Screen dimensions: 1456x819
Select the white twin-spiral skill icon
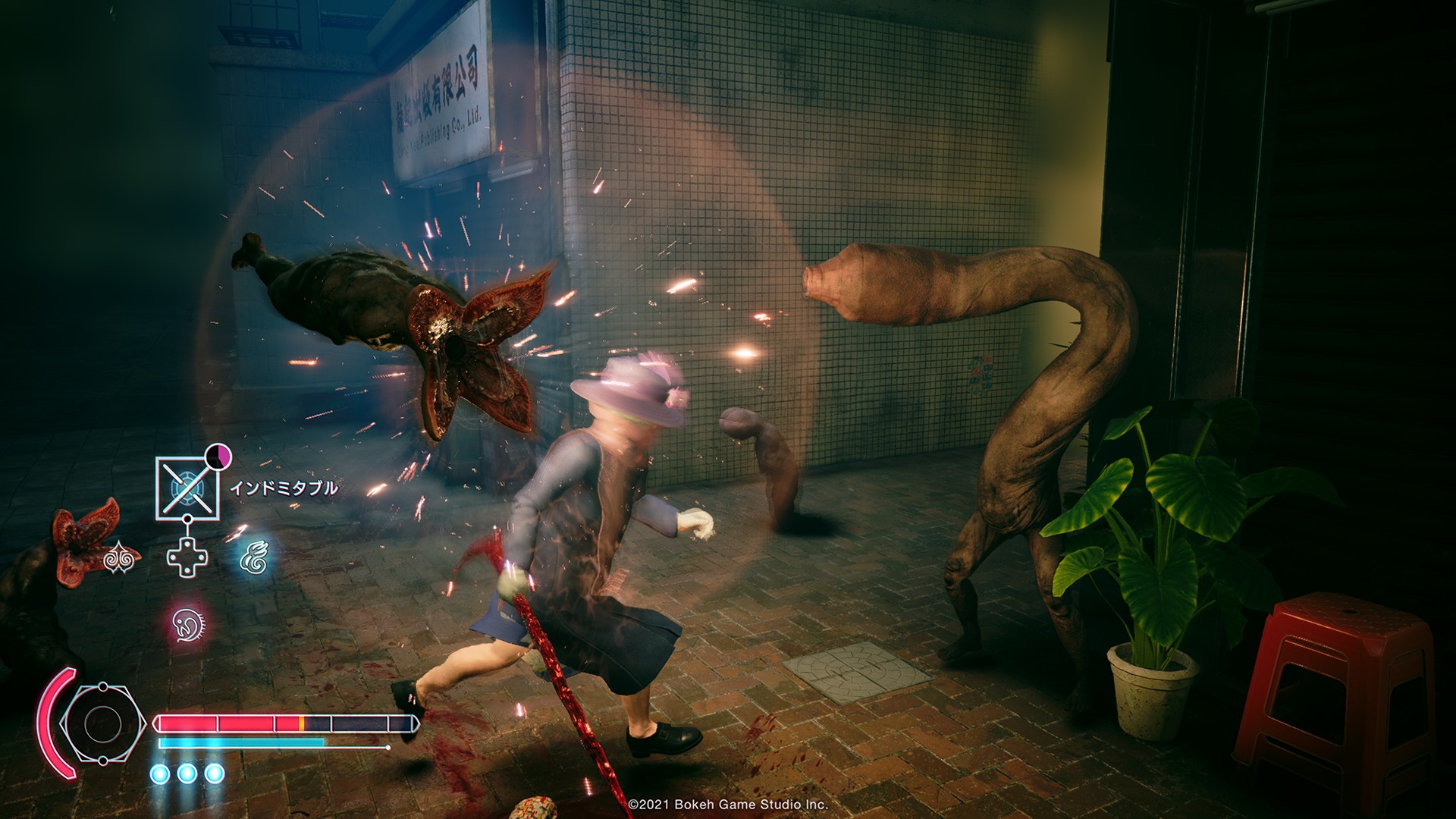(121, 559)
